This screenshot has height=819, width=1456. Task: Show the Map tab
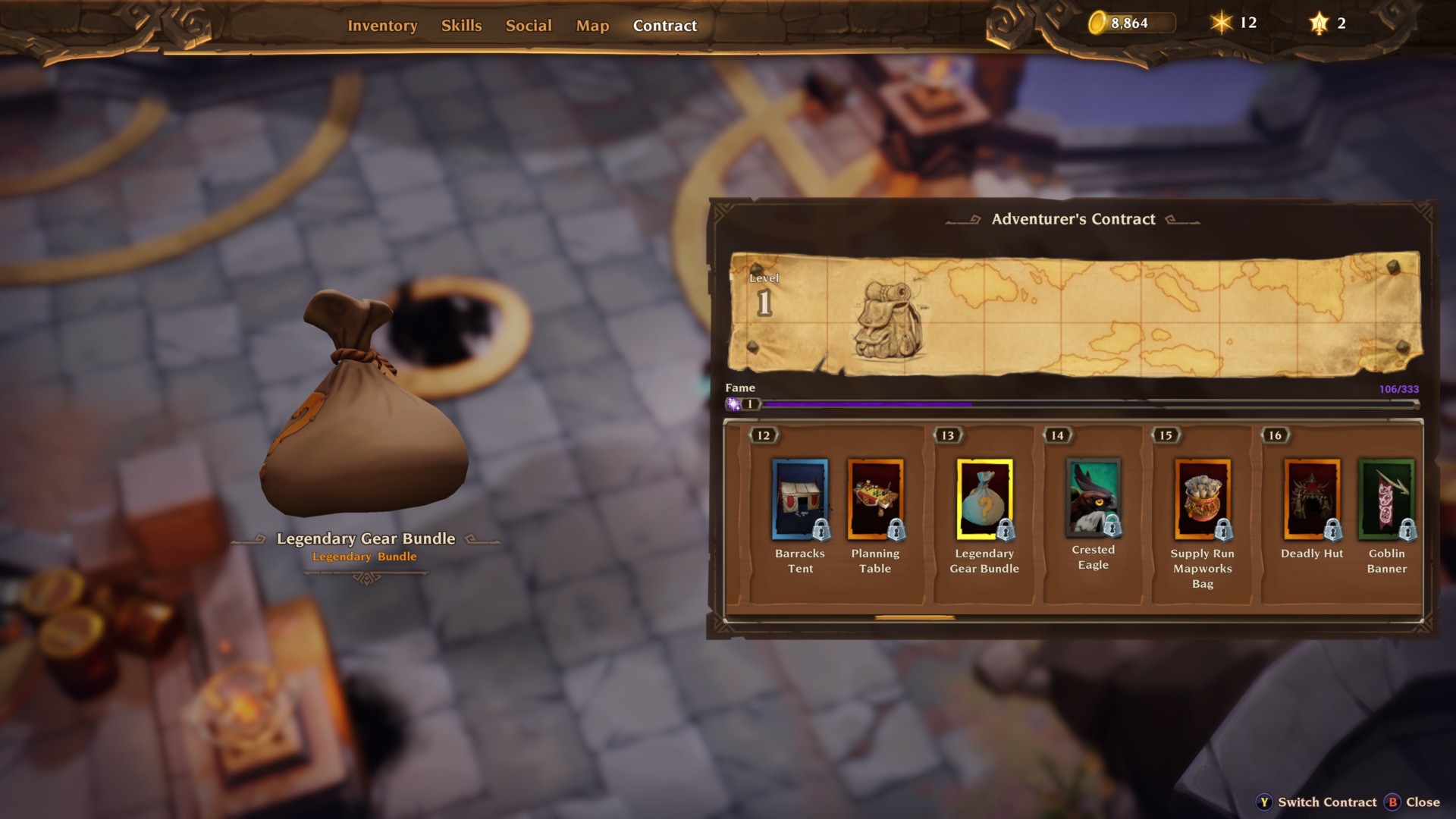(x=592, y=26)
